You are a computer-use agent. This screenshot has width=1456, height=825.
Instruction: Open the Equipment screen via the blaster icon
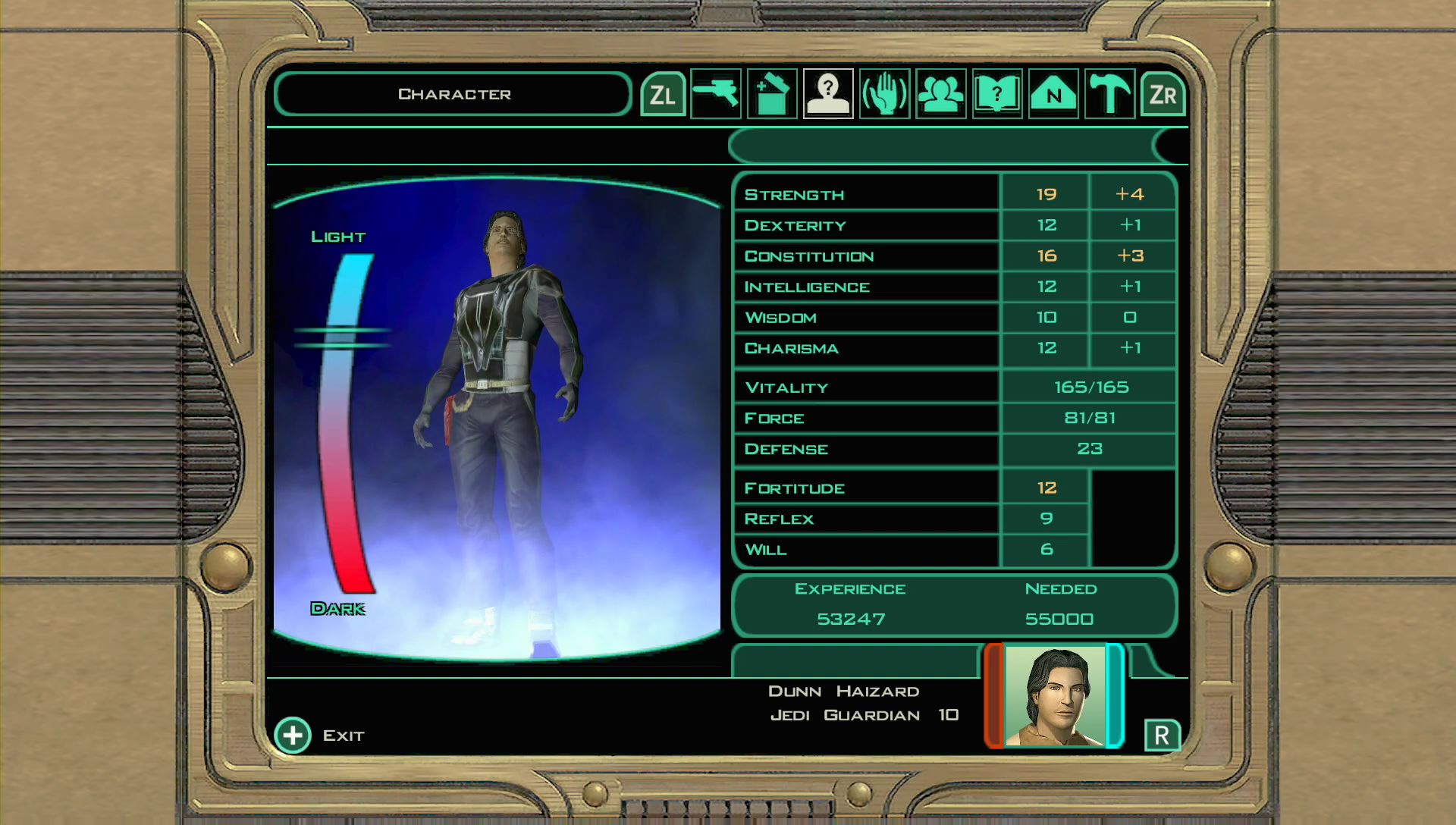click(717, 94)
